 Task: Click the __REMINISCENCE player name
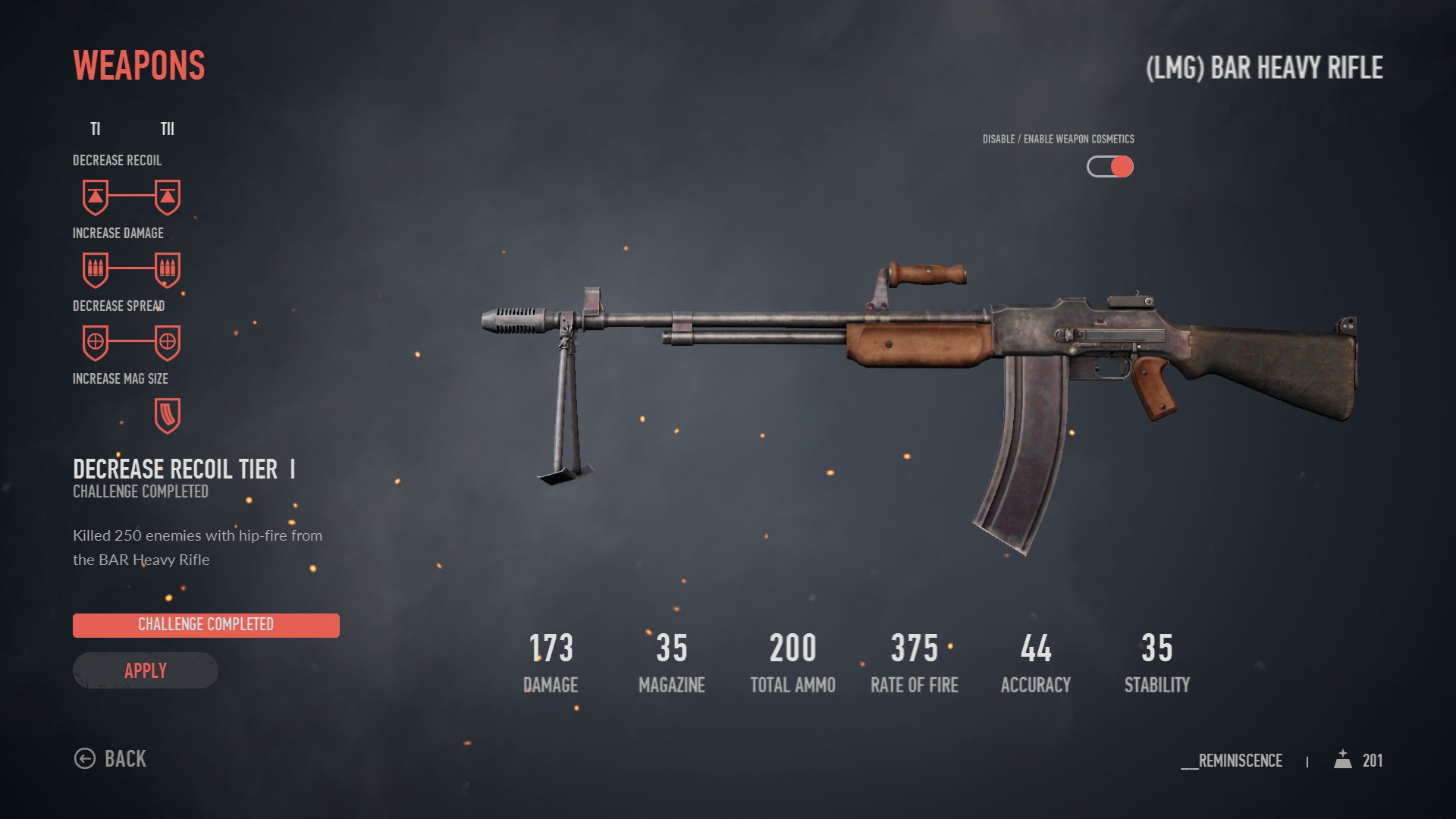pos(1232,761)
